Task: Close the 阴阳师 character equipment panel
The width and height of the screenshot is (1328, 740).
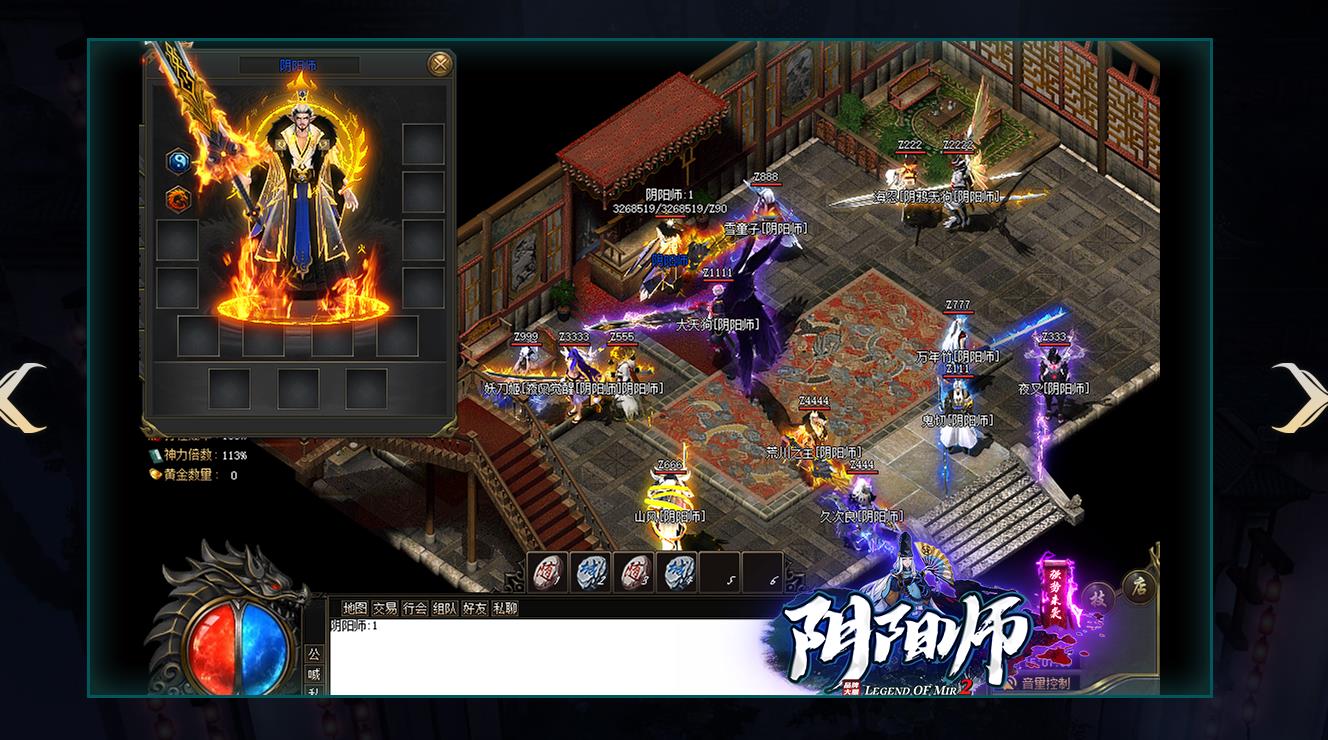Action: coord(439,64)
